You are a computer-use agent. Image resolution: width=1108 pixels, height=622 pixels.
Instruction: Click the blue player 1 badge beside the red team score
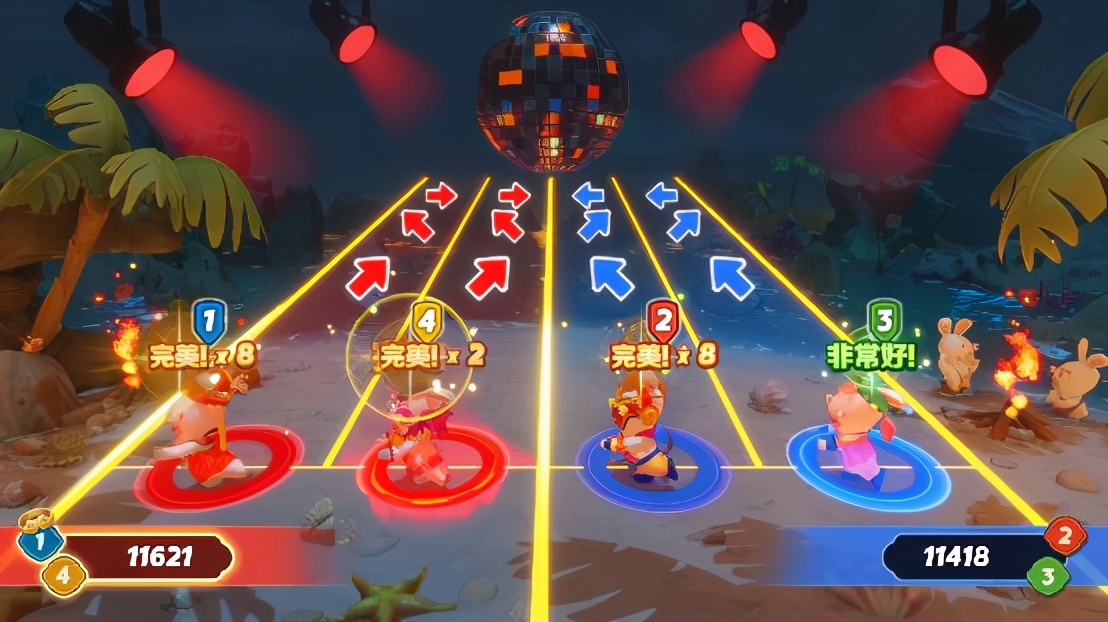[40, 542]
